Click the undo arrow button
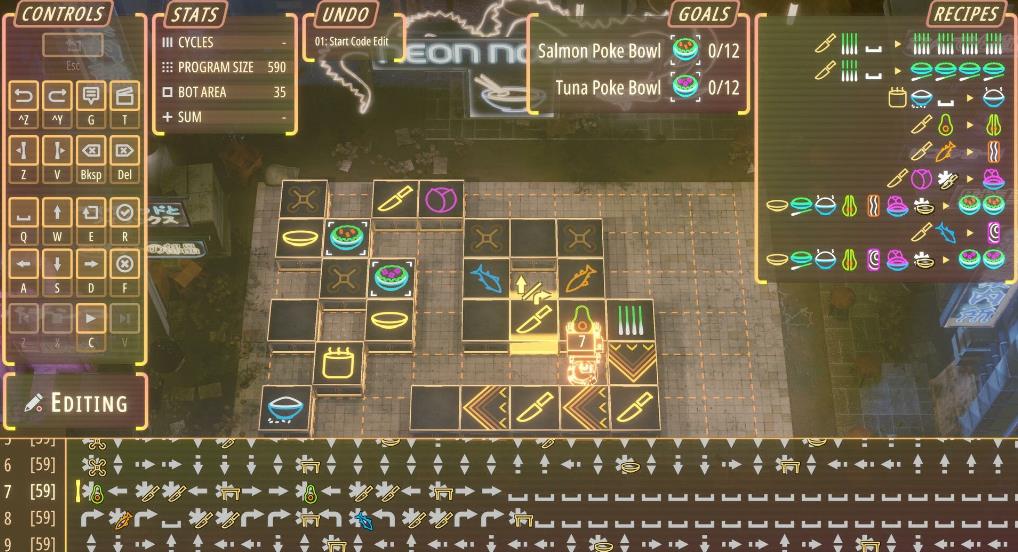The height and width of the screenshot is (552, 1018). click(24, 97)
